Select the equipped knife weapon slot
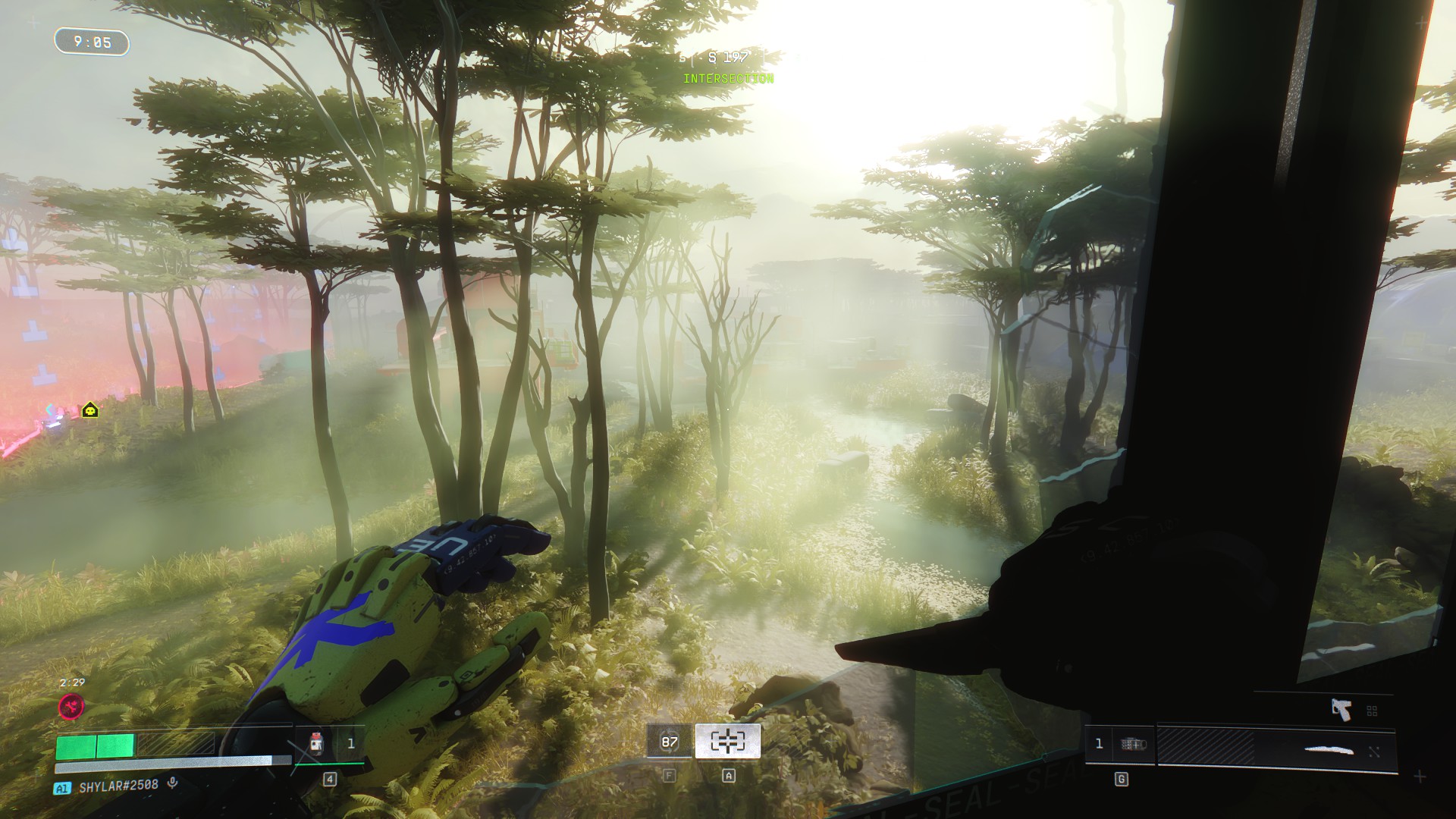Screen dimensions: 1456x819 click(1329, 750)
